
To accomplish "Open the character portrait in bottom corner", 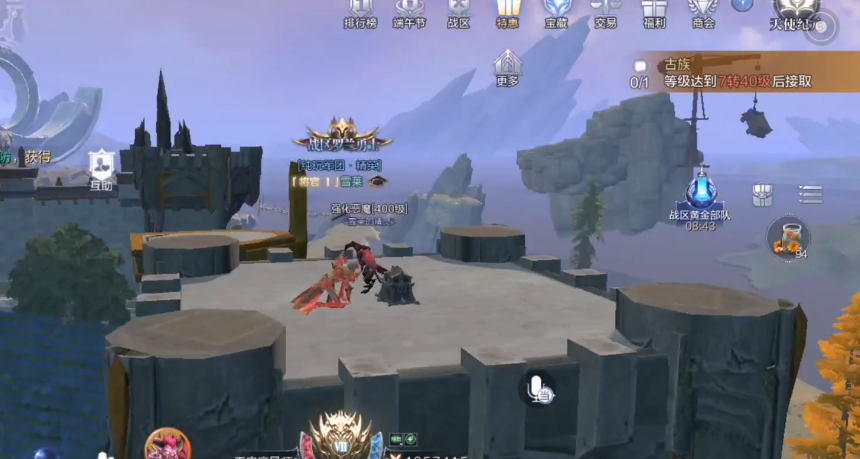I will pos(166,444).
